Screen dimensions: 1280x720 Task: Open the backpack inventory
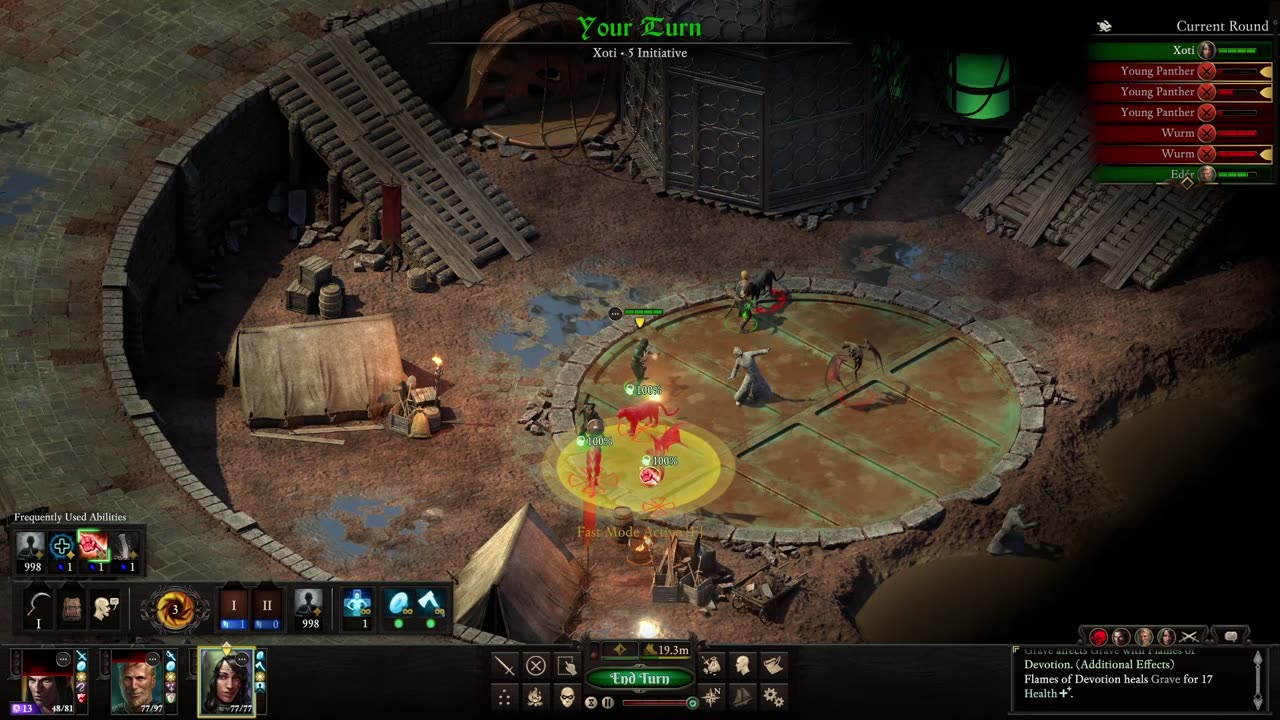72,608
